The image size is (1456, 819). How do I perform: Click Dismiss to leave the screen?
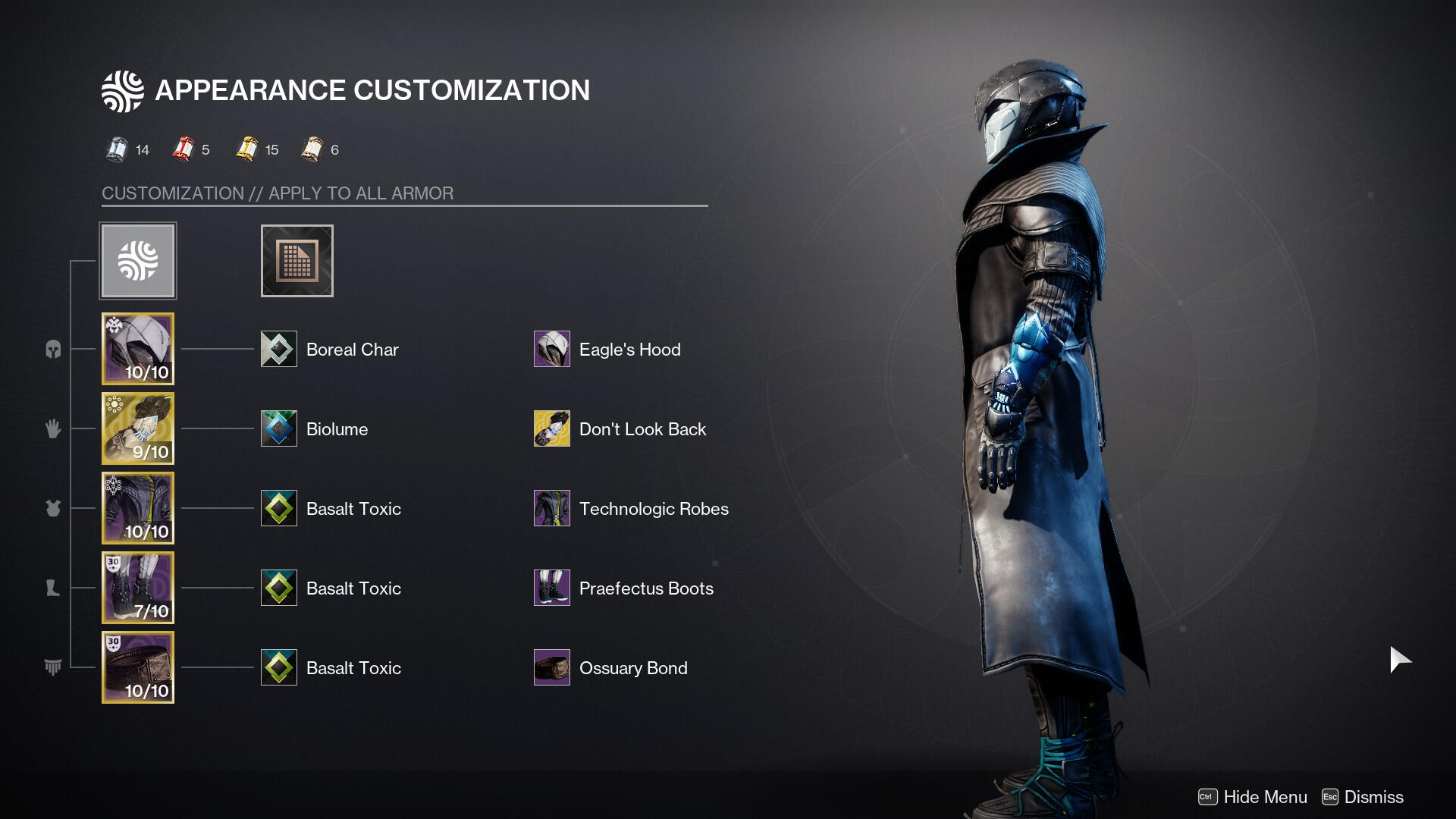[1363, 797]
